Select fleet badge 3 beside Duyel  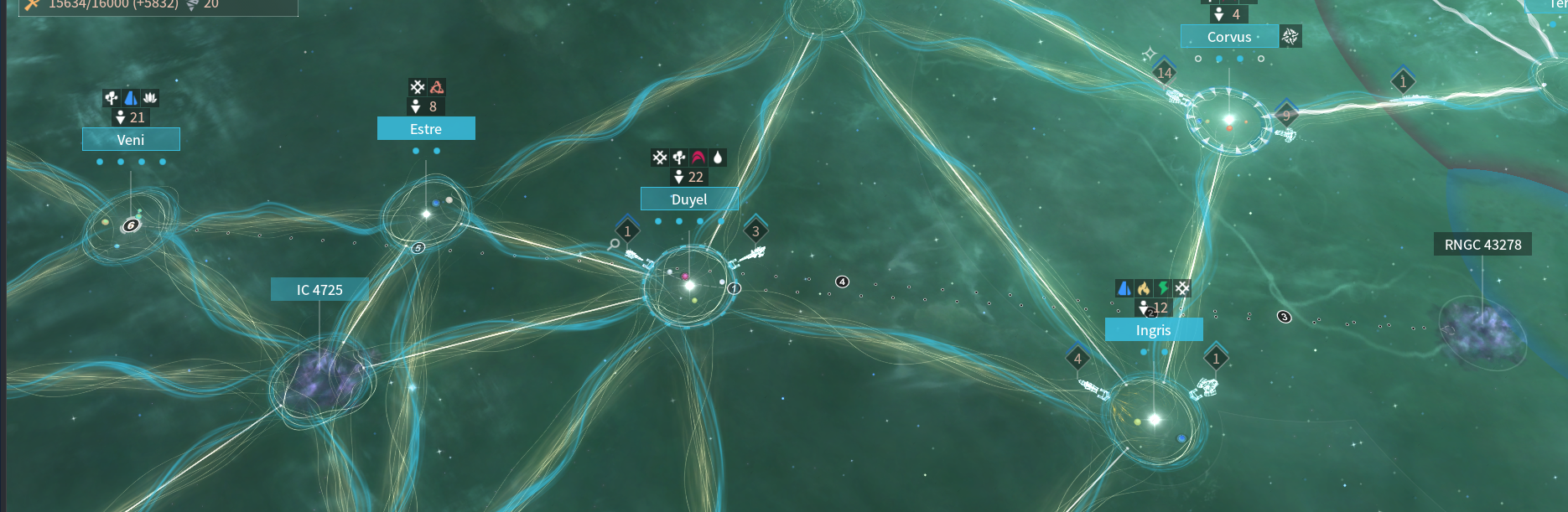coord(755,231)
